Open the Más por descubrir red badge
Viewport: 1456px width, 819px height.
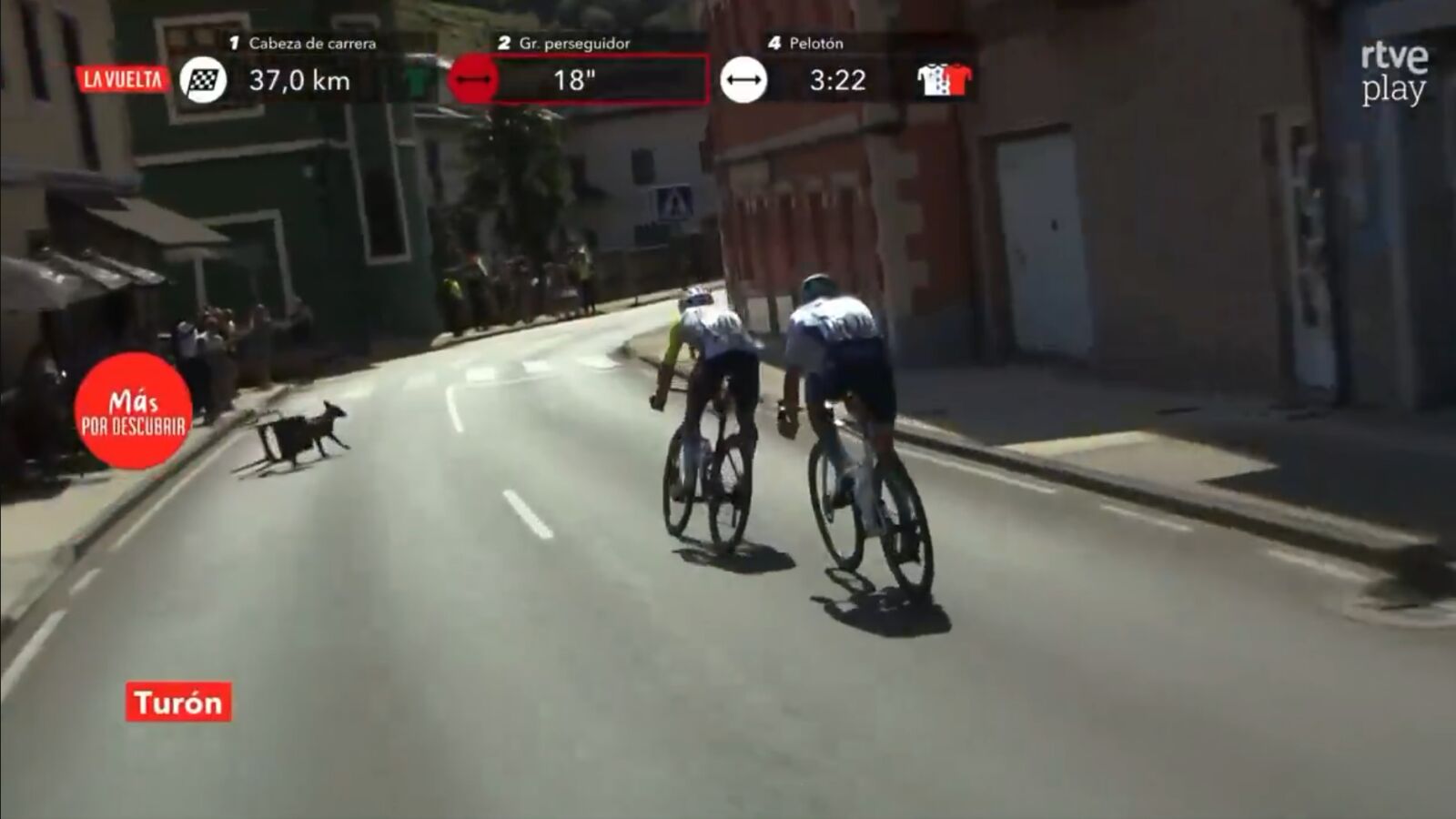(x=133, y=411)
